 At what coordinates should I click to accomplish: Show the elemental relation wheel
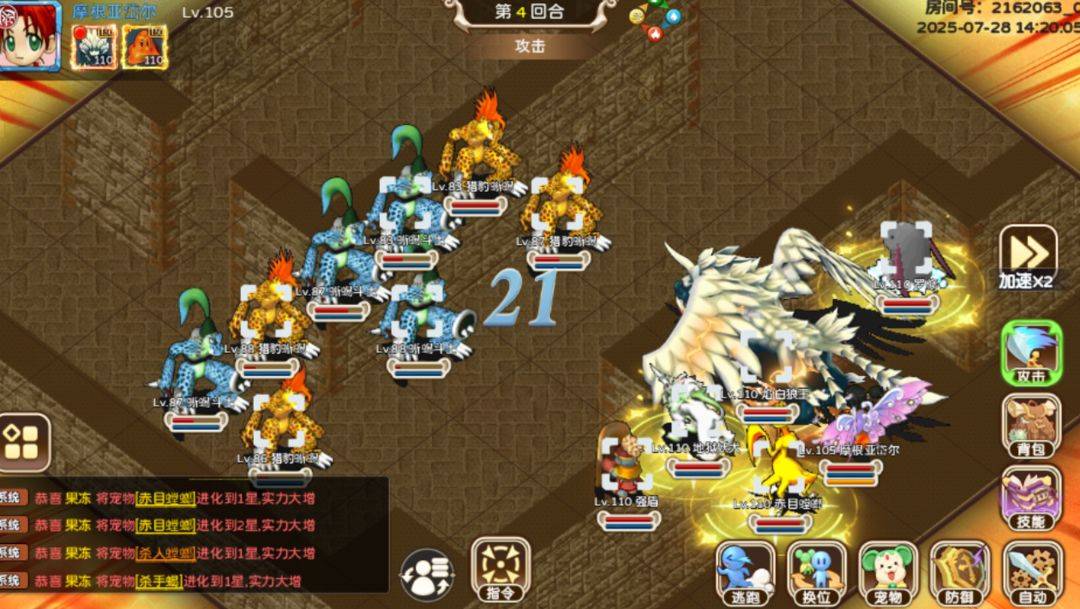tap(655, 20)
